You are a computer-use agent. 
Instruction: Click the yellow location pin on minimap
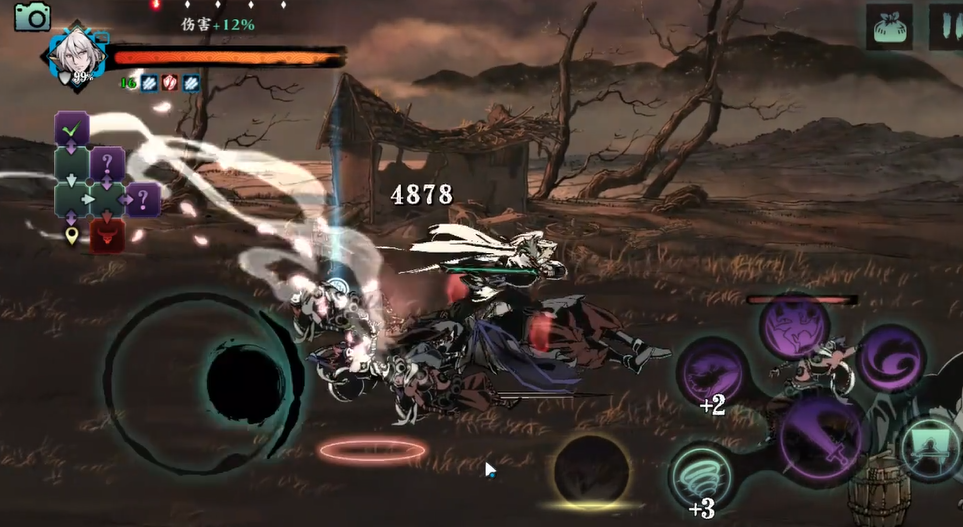72,236
